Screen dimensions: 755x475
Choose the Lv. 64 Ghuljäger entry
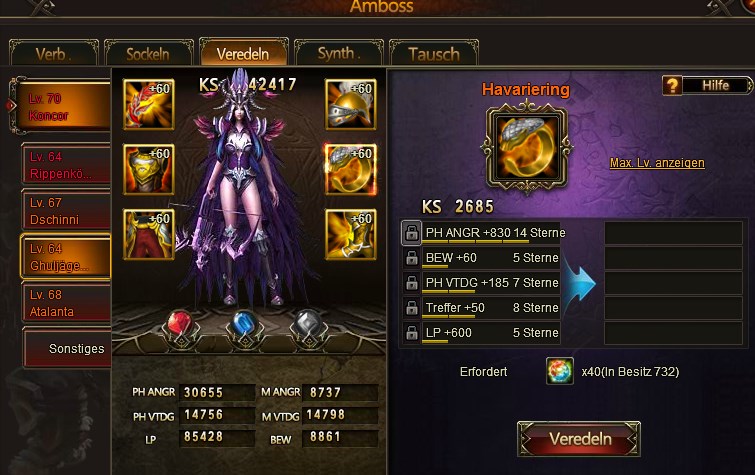pos(66,256)
